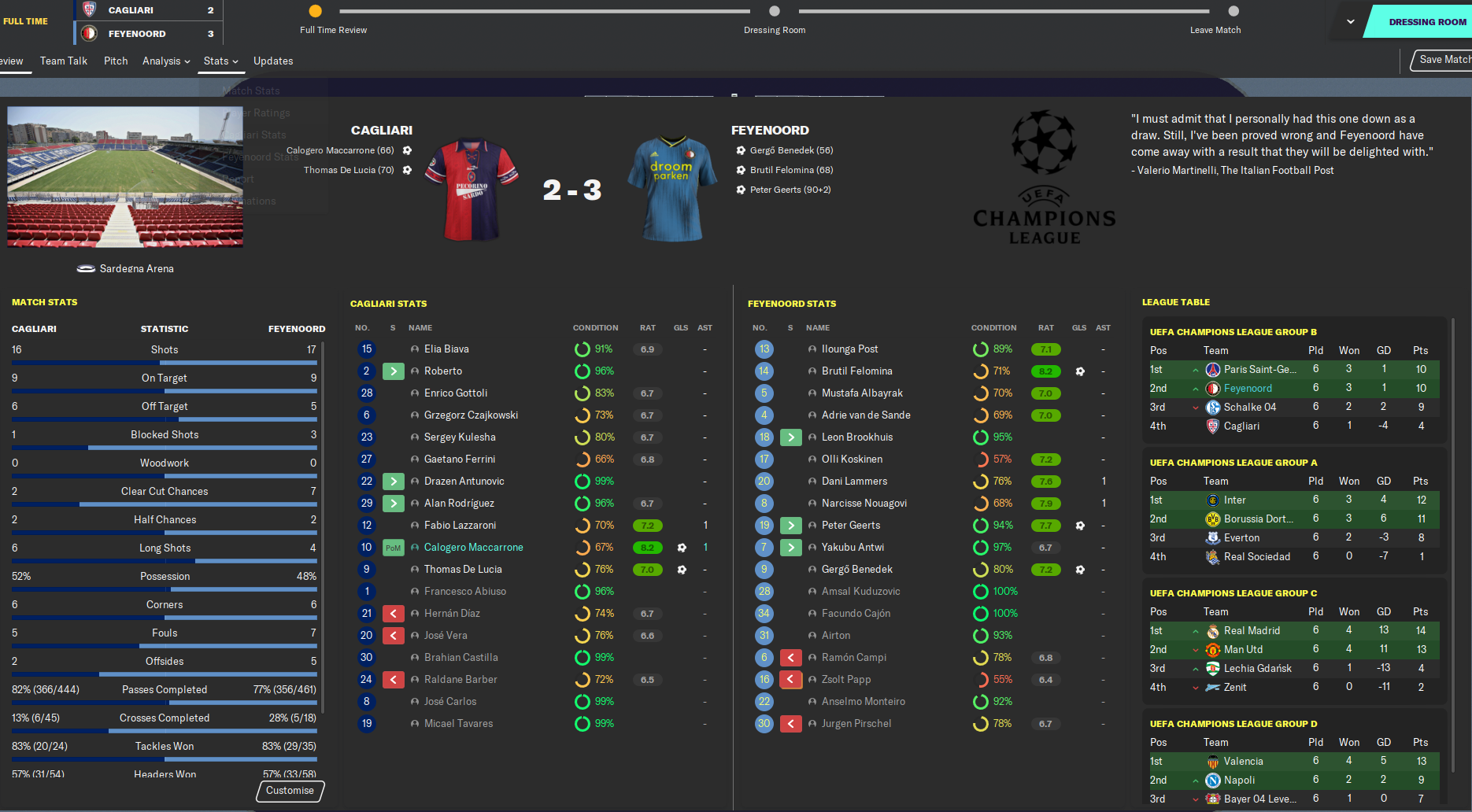The image size is (1472, 812).
Task: Expand the Analysis dropdown
Action: click(166, 61)
